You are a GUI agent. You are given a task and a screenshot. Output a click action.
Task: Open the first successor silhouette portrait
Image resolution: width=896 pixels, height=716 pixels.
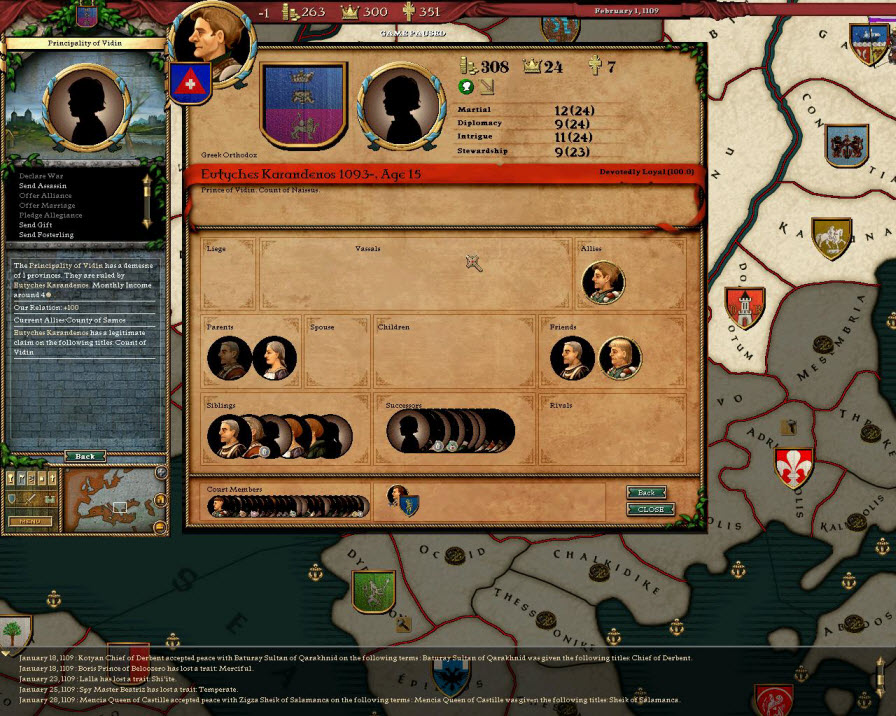[408, 431]
